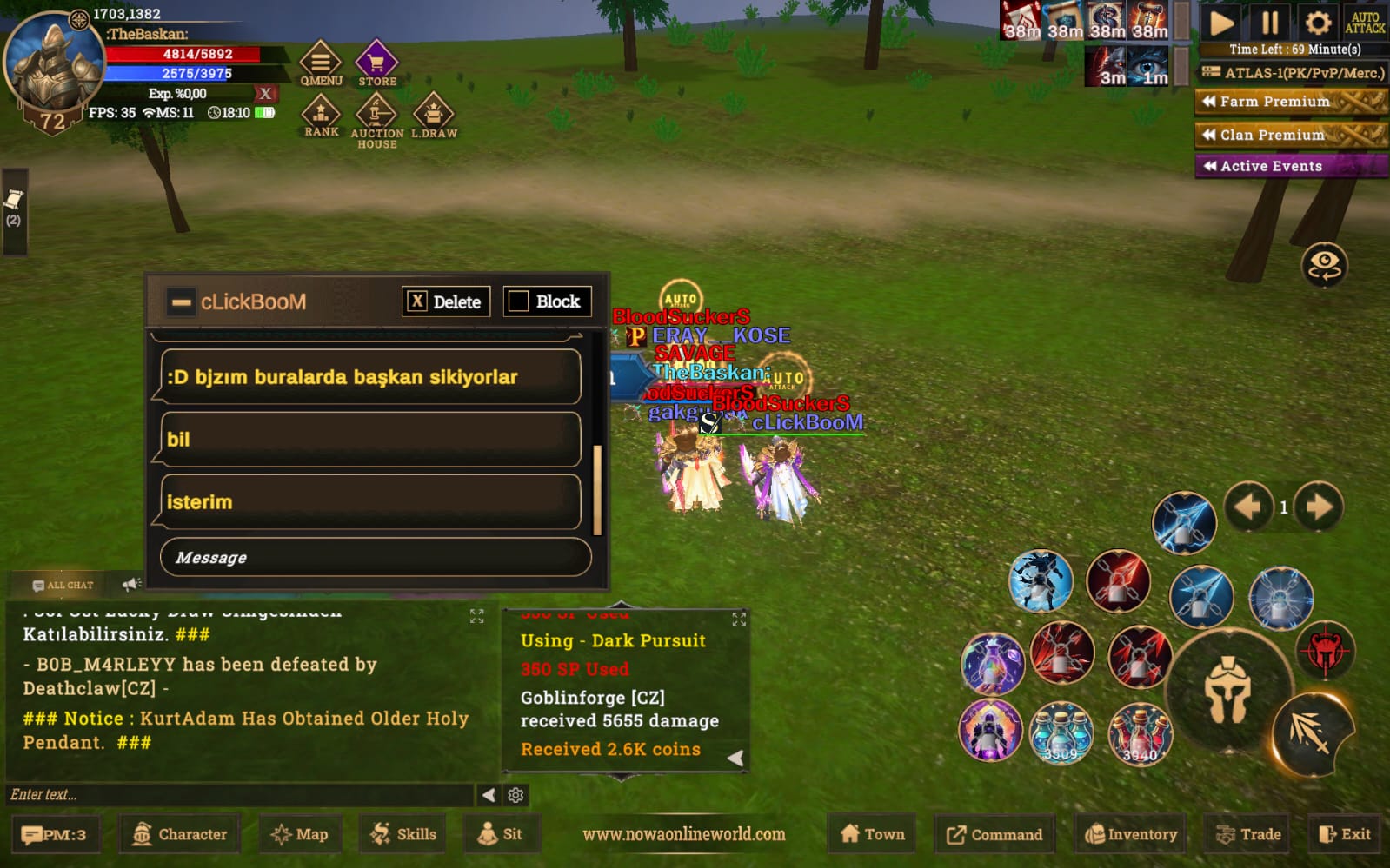Open the PM:3 private messages
Screen dimensions: 1390x868
54,834
